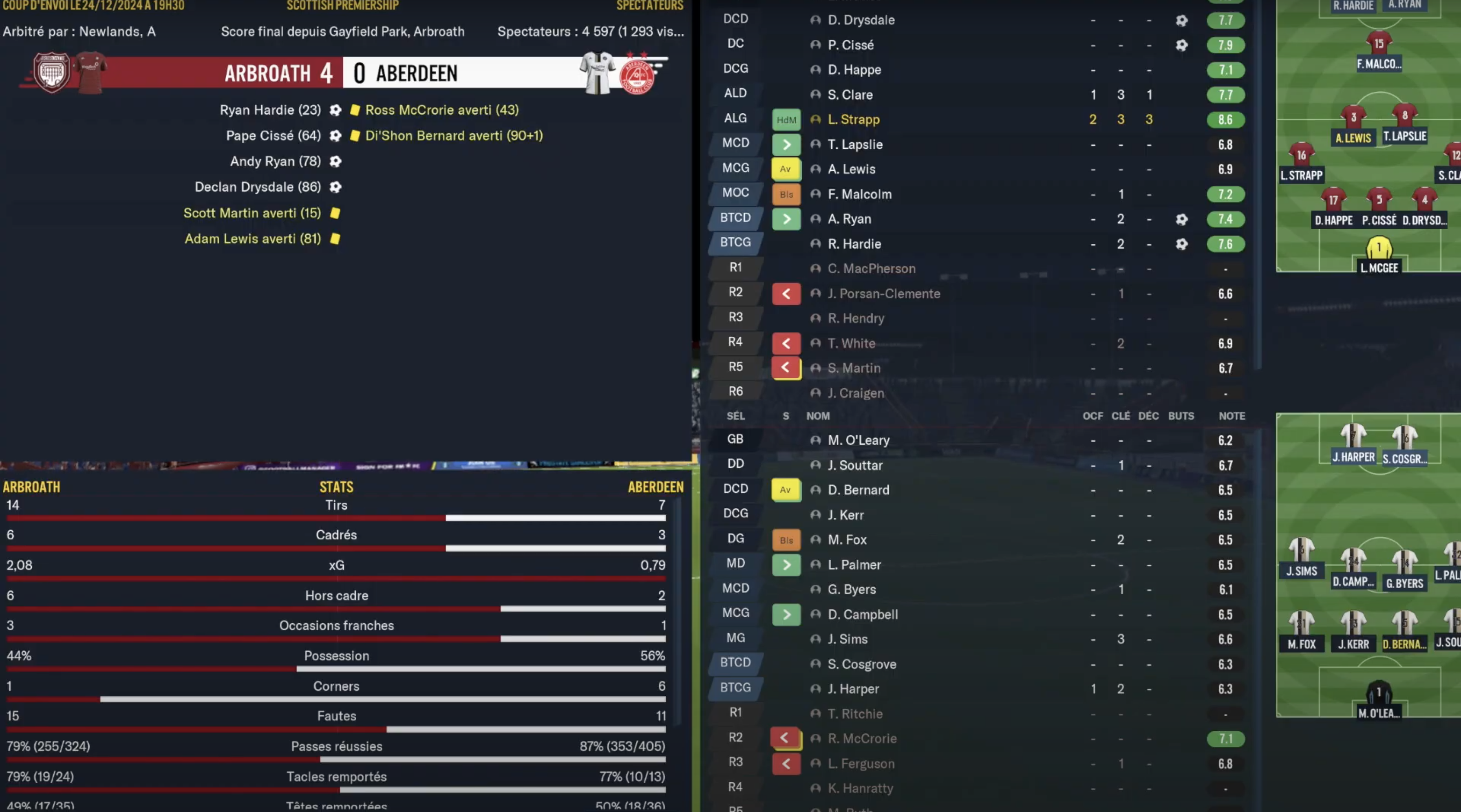The width and height of the screenshot is (1461, 812).
Task: Click the NOM column header
Action: click(818, 416)
